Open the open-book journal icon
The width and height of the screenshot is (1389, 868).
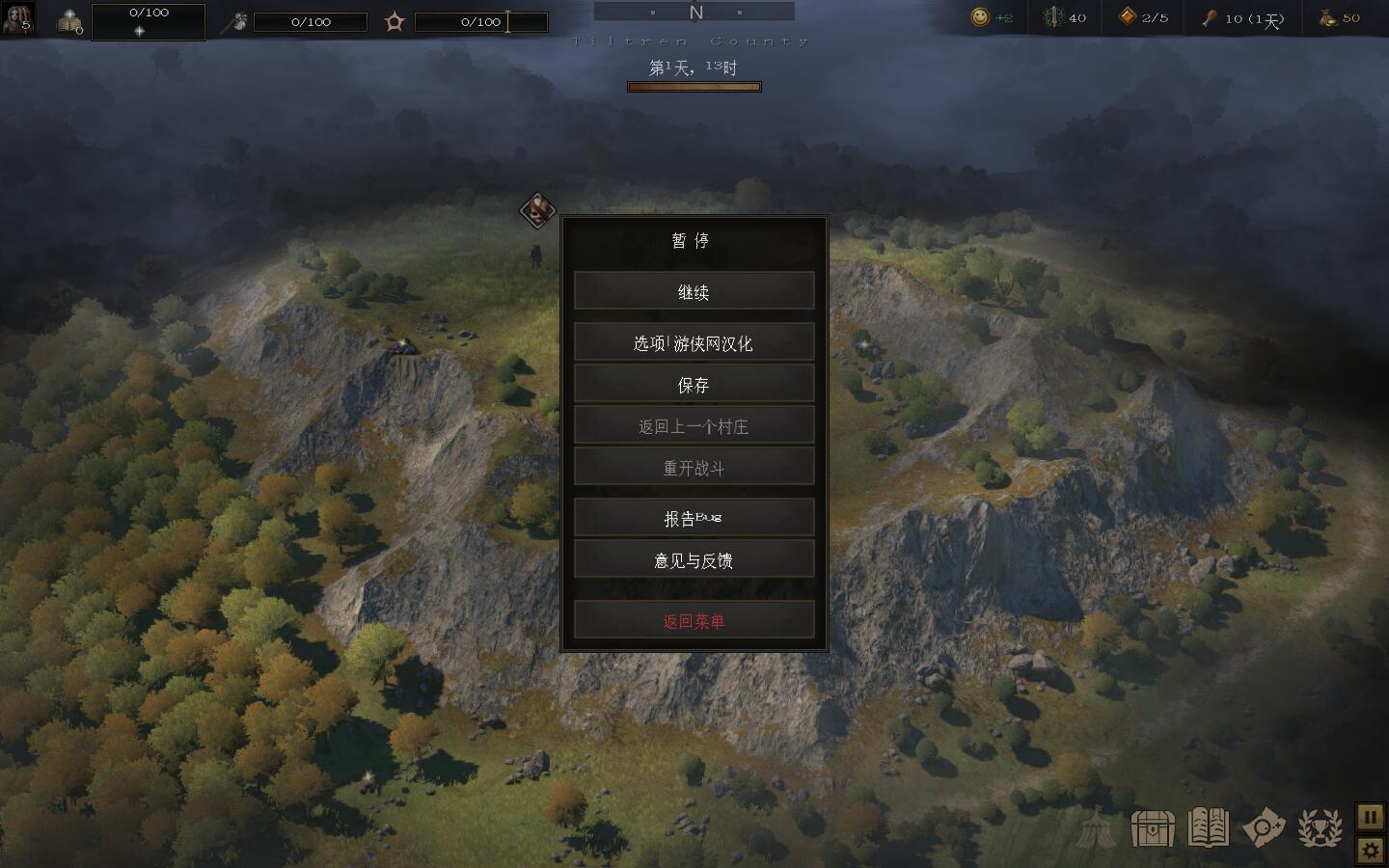coord(1208,827)
